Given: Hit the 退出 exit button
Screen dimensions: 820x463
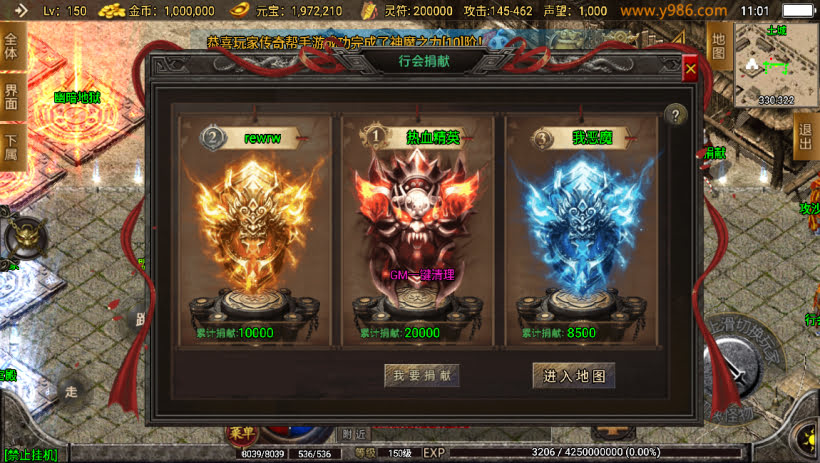Looking at the screenshot, I should click(x=804, y=137).
